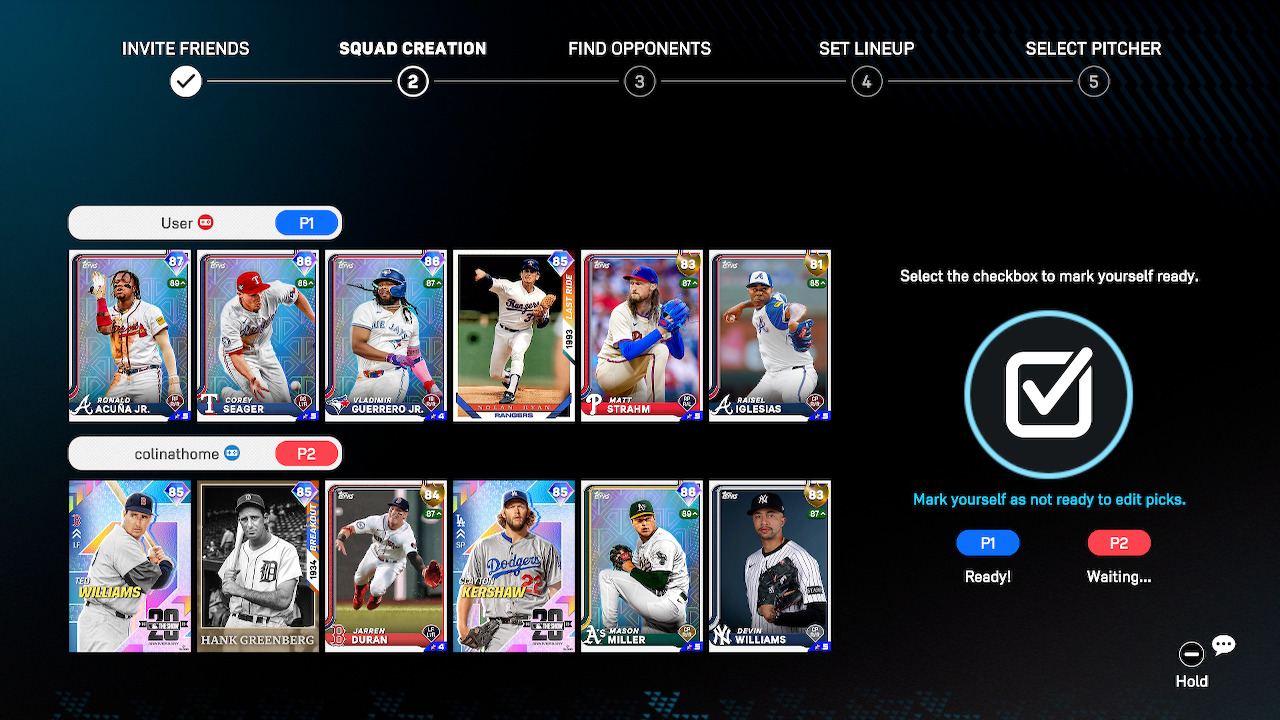
Task: Select the Ronald Acuña Jr. card
Action: click(x=130, y=336)
